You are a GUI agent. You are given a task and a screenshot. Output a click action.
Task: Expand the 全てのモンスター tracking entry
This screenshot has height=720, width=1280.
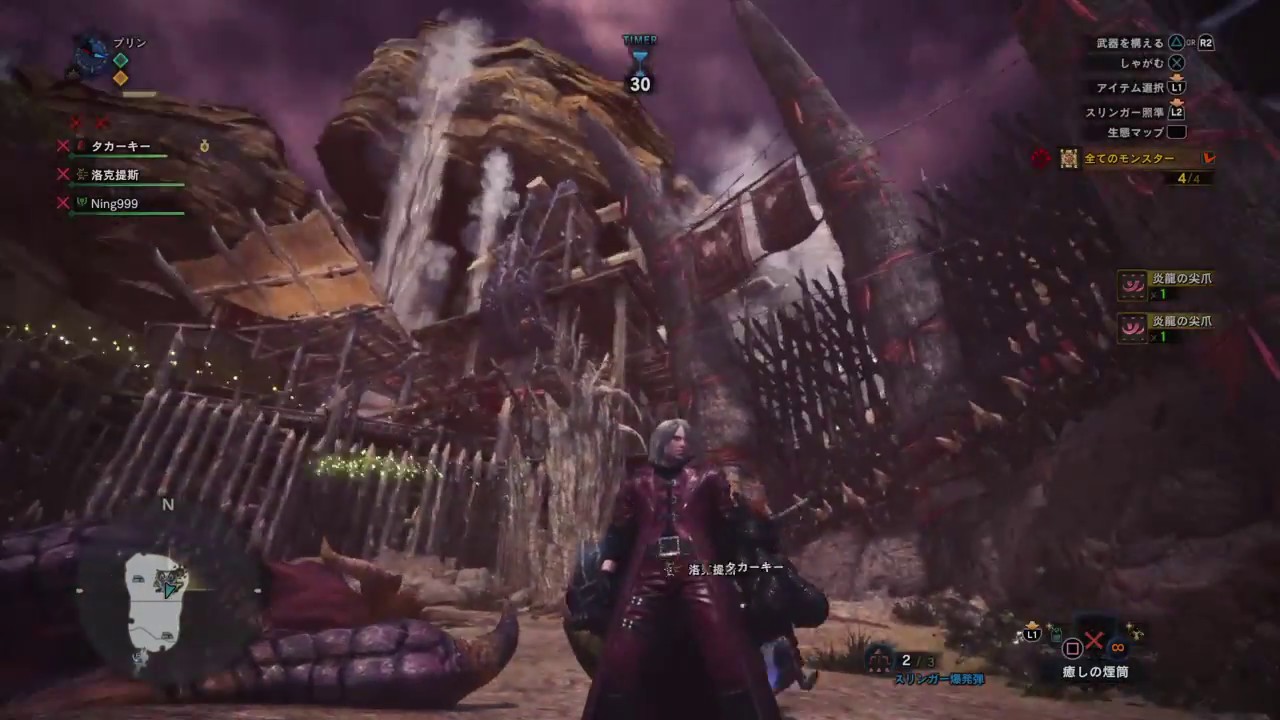tap(1130, 159)
